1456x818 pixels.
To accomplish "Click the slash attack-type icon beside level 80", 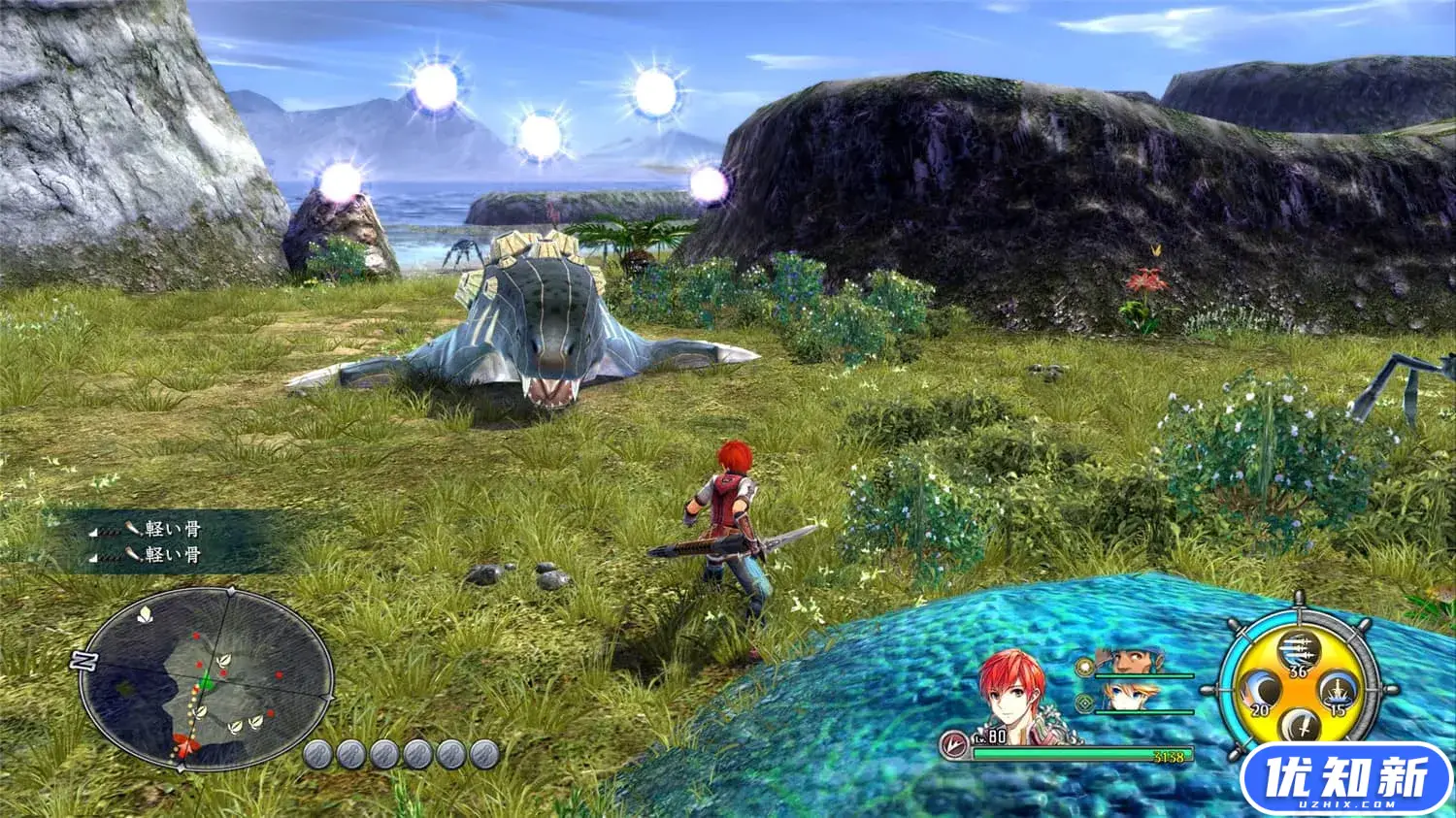I will point(956,745).
